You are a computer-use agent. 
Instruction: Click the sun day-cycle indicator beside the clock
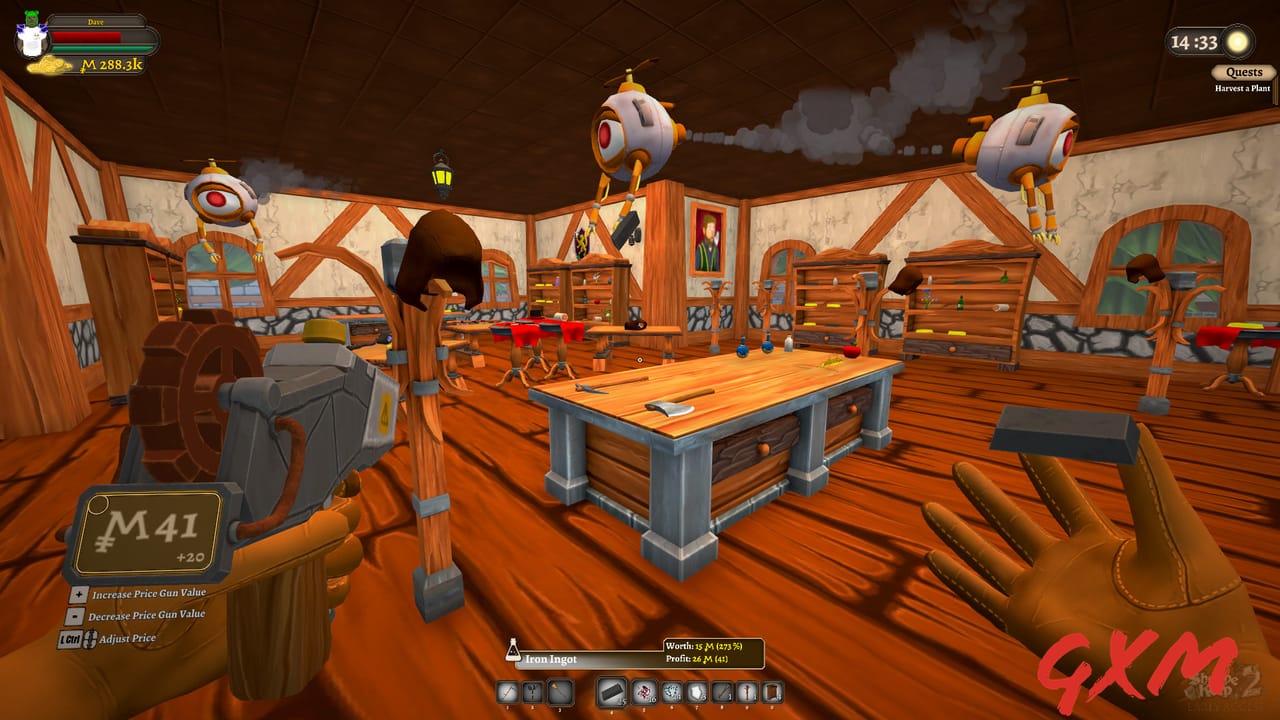pos(1236,40)
